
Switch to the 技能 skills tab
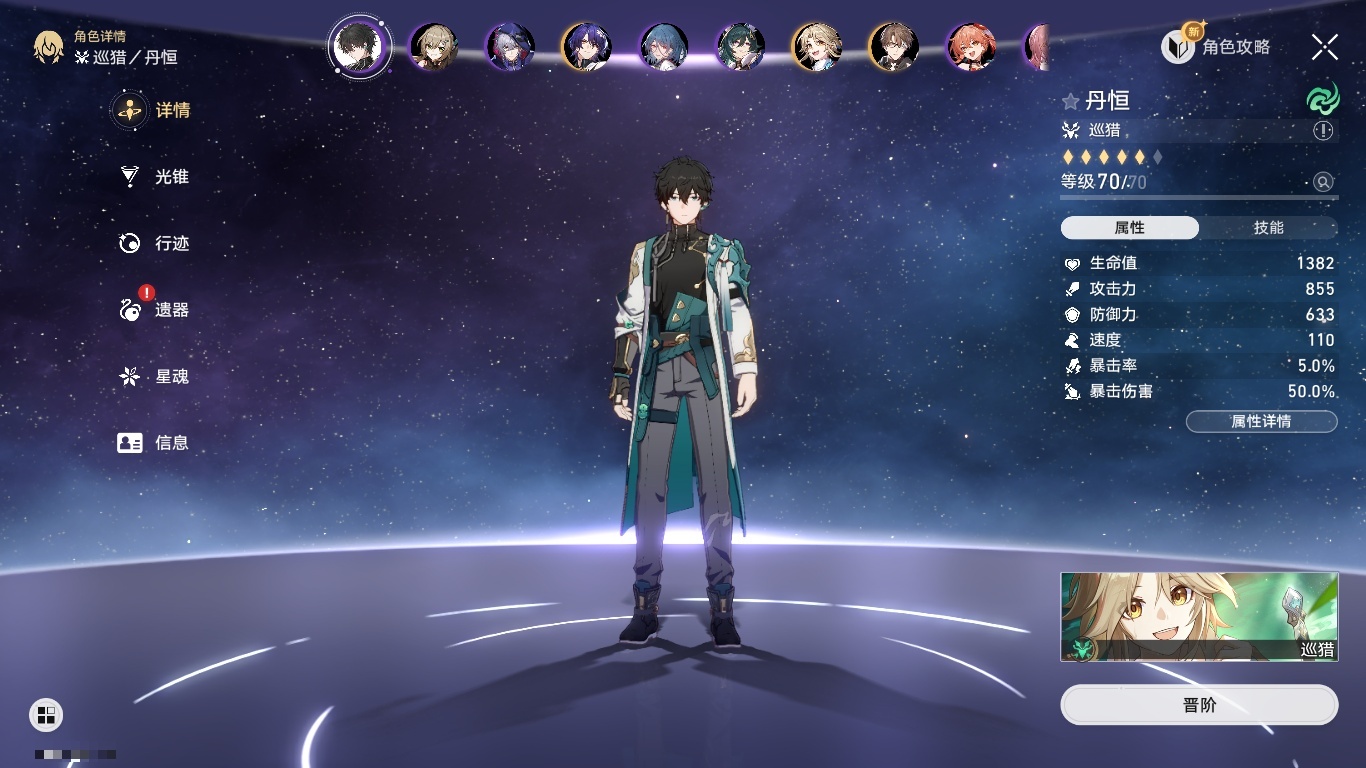coord(1268,228)
